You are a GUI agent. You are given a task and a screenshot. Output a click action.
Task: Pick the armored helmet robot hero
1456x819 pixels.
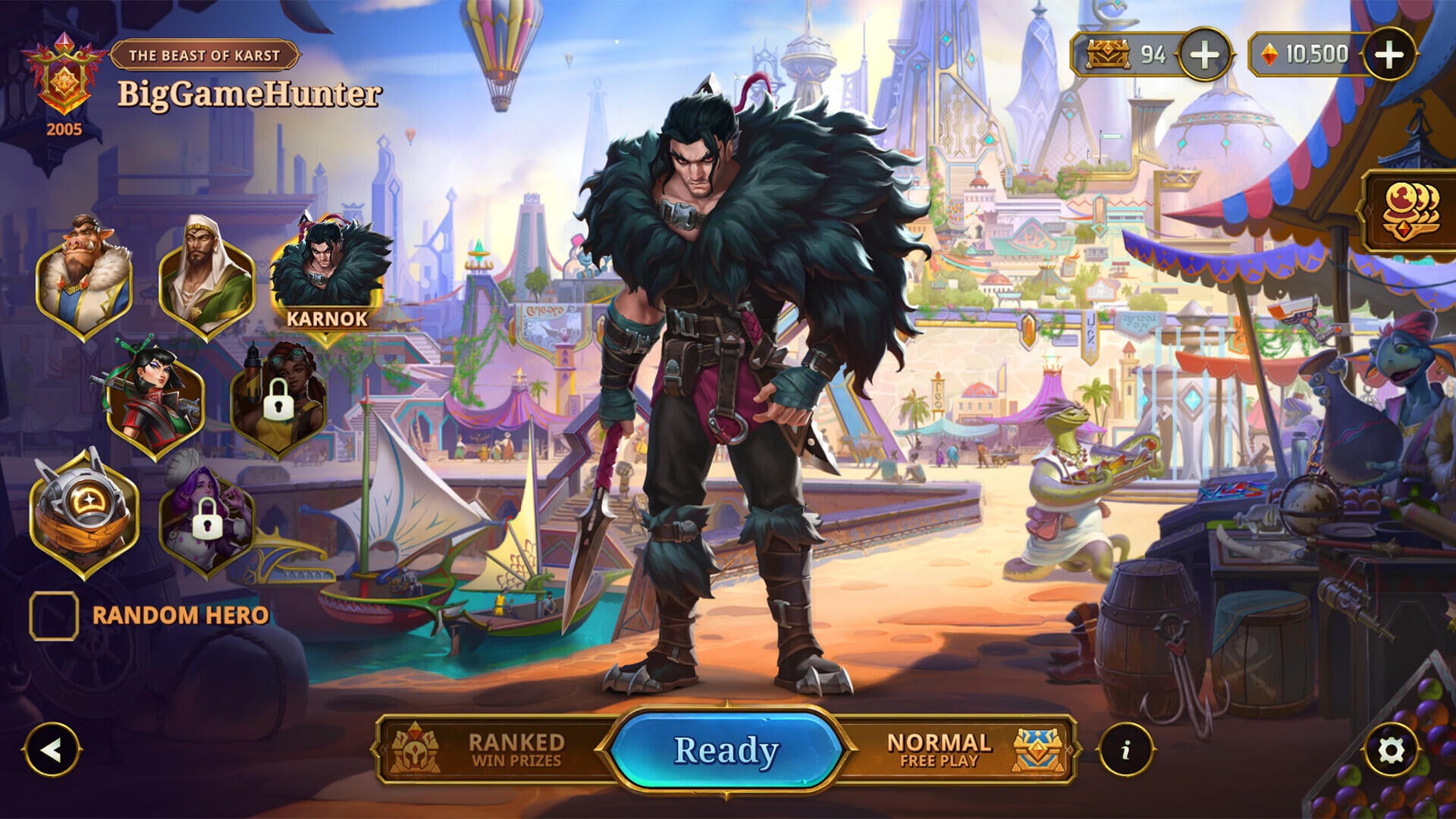[83, 512]
